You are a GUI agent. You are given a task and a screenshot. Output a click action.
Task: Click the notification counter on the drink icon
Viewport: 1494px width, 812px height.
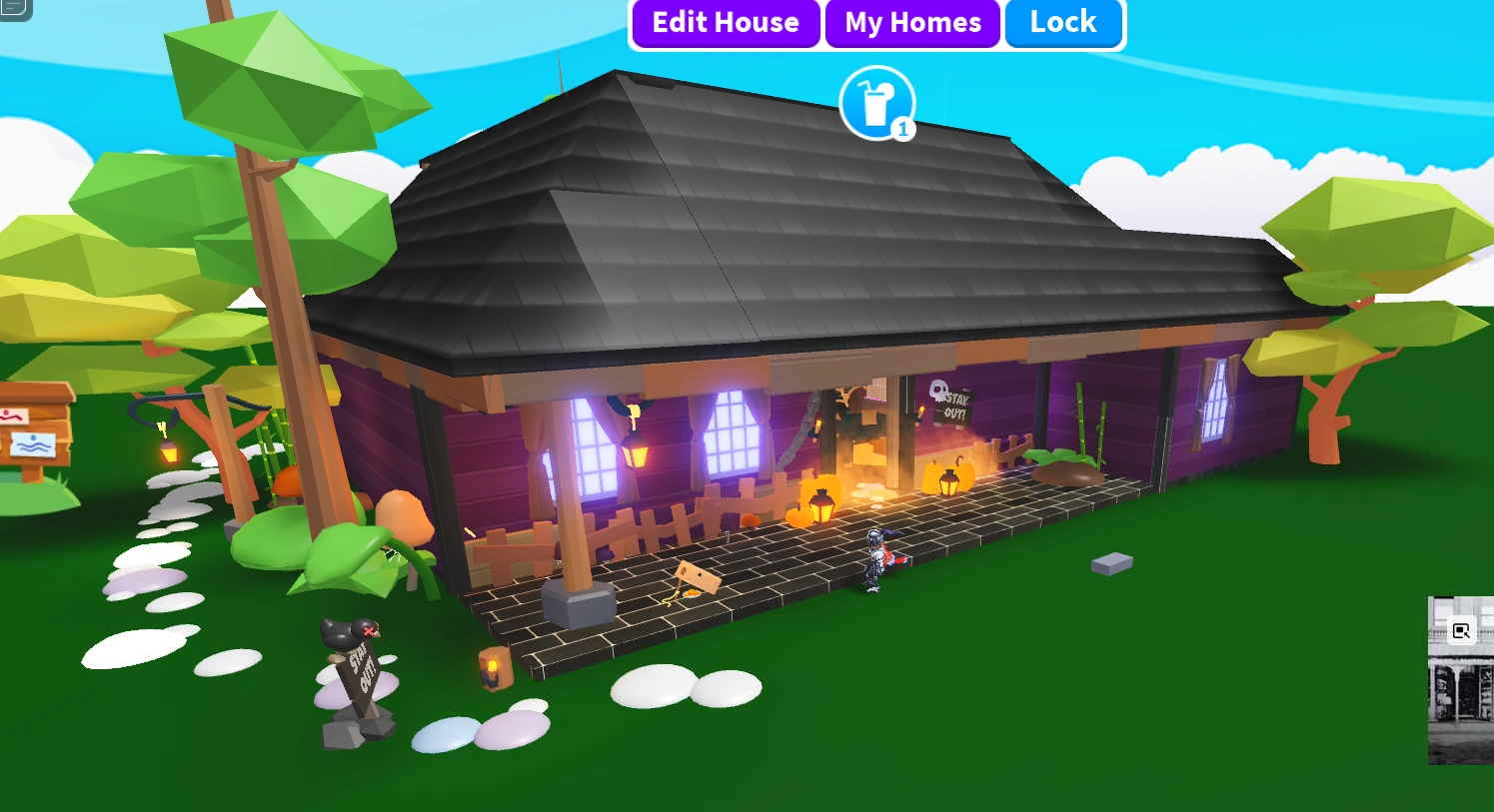point(902,128)
